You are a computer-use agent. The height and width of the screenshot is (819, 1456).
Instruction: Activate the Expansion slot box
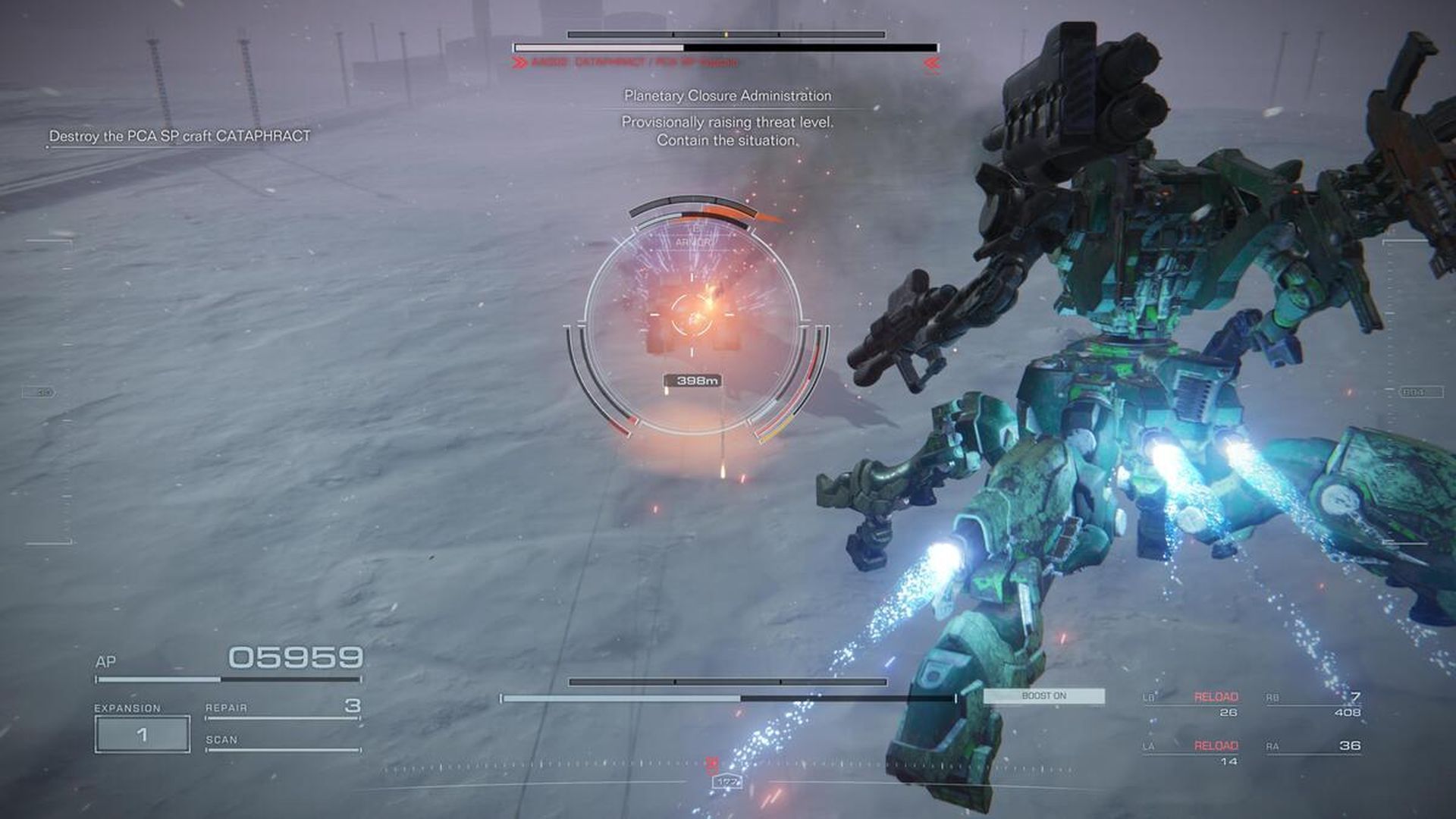click(143, 734)
